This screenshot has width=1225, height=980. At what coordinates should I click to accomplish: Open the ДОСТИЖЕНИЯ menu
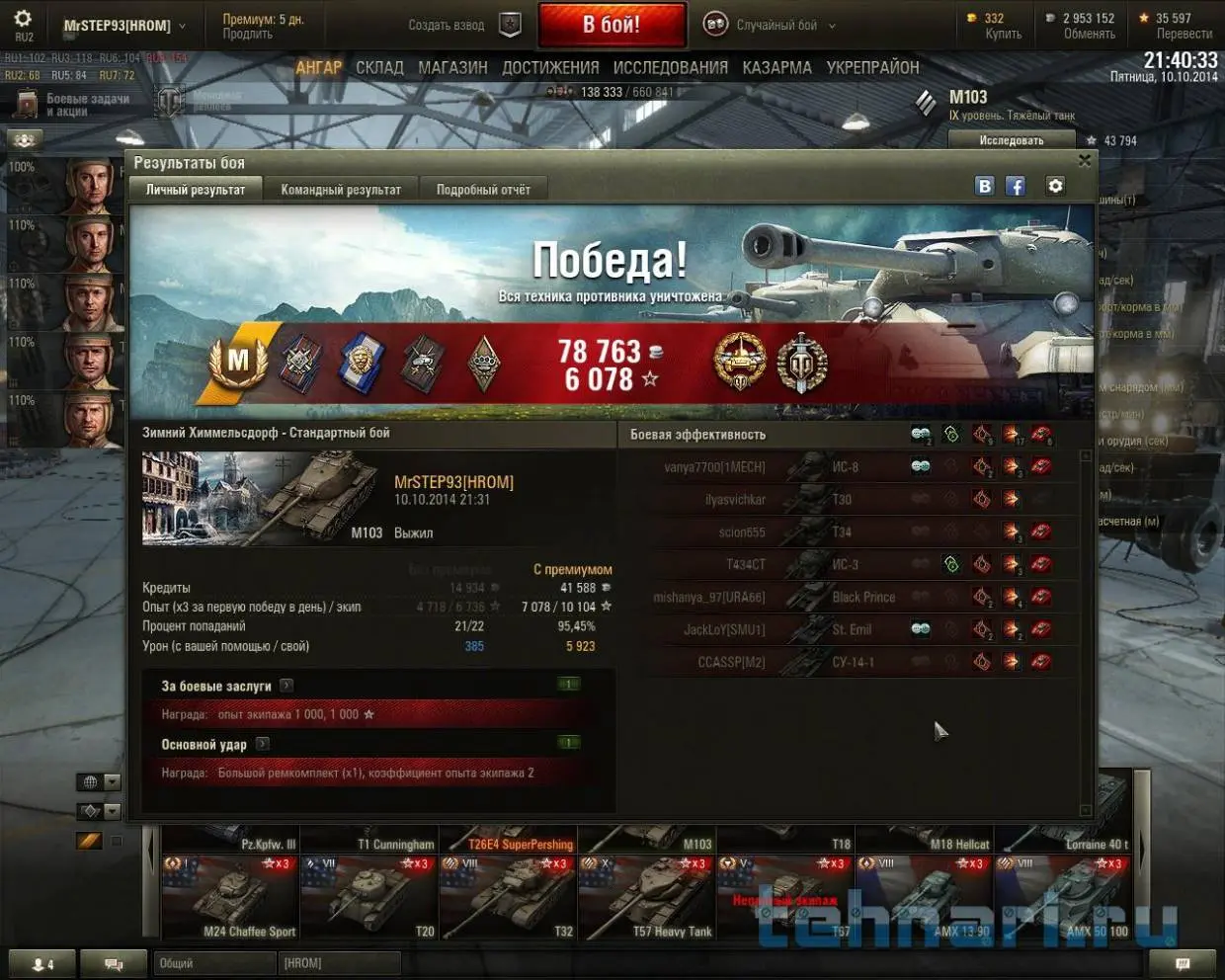point(550,68)
